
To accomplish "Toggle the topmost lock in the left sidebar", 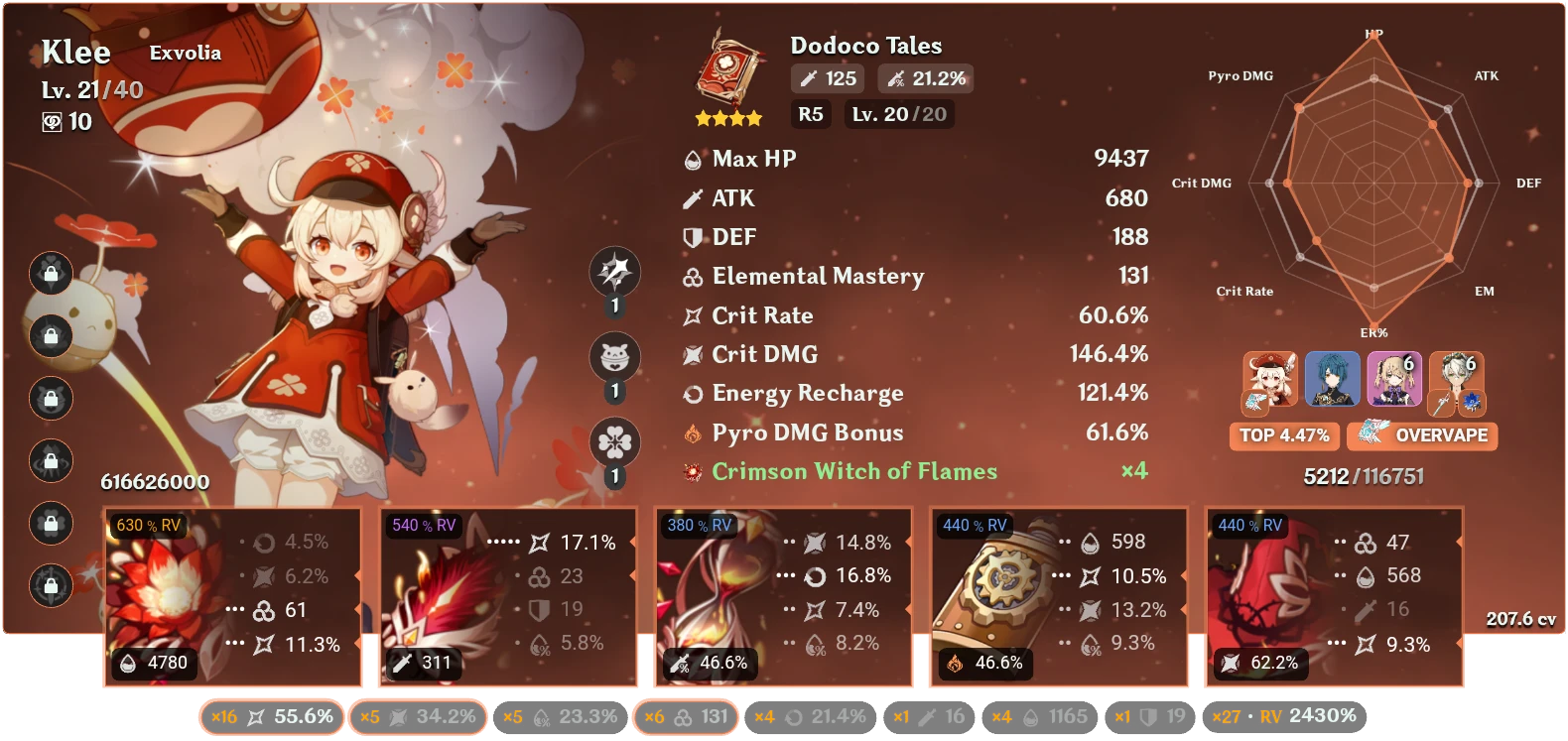I will click(50, 275).
